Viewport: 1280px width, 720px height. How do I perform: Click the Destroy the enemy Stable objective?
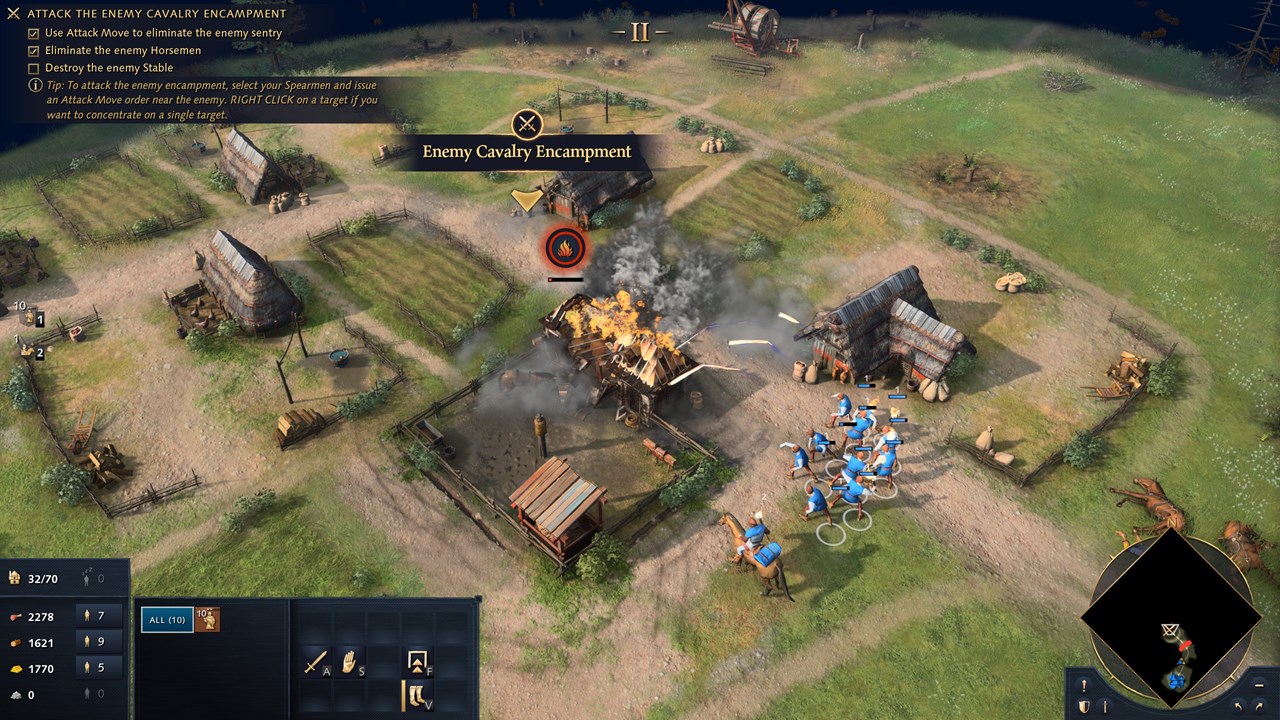coord(108,68)
